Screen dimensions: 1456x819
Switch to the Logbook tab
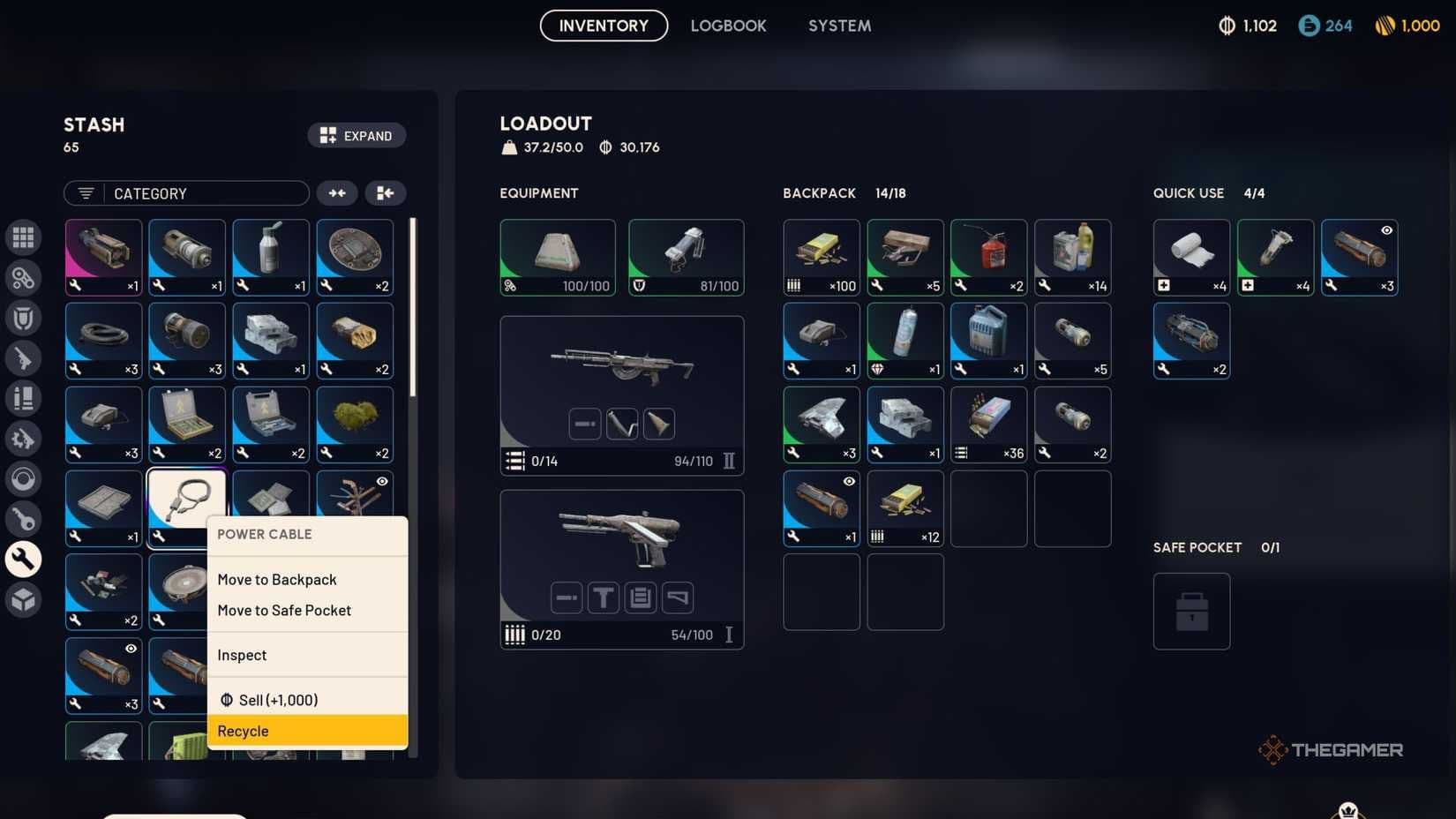pos(729,26)
